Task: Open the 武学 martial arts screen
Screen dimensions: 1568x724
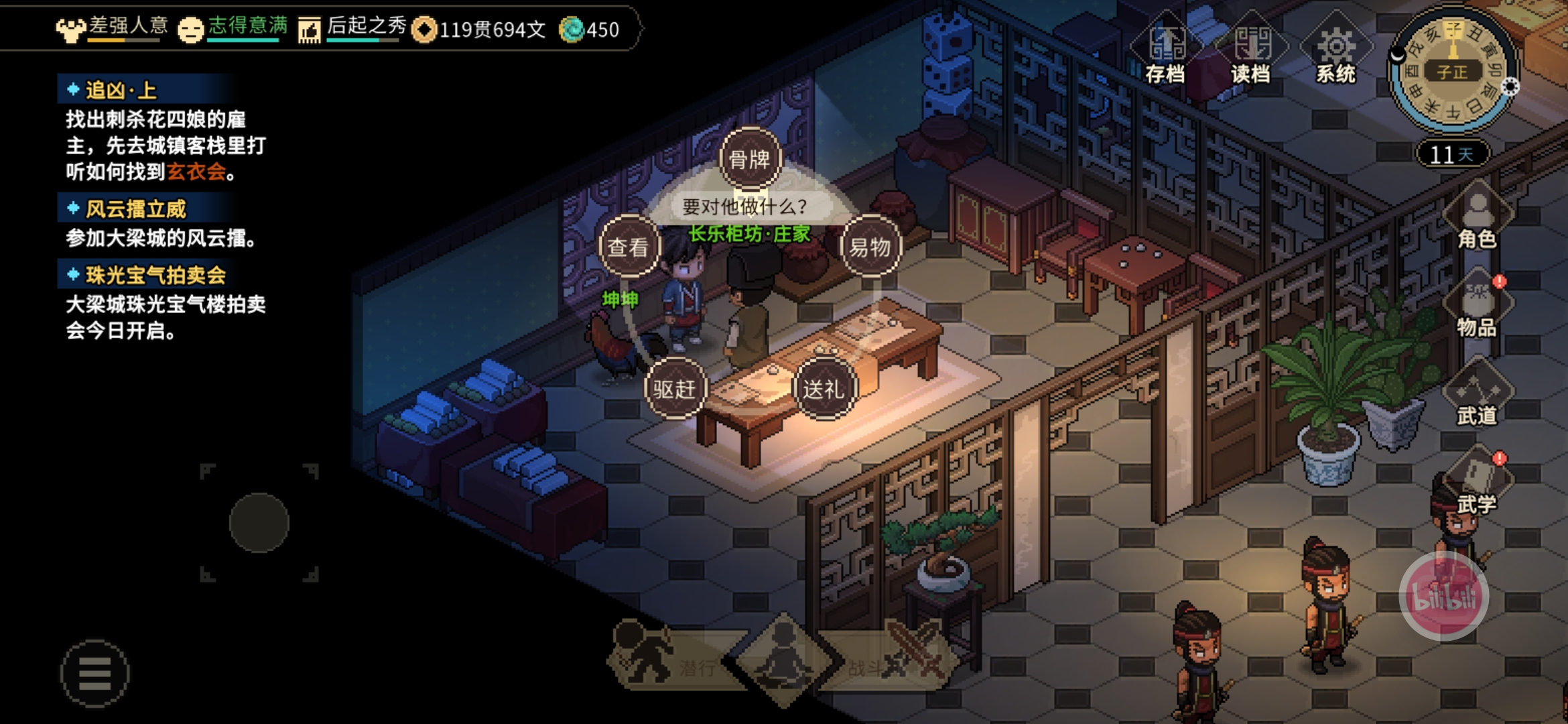Action: pos(1477,483)
